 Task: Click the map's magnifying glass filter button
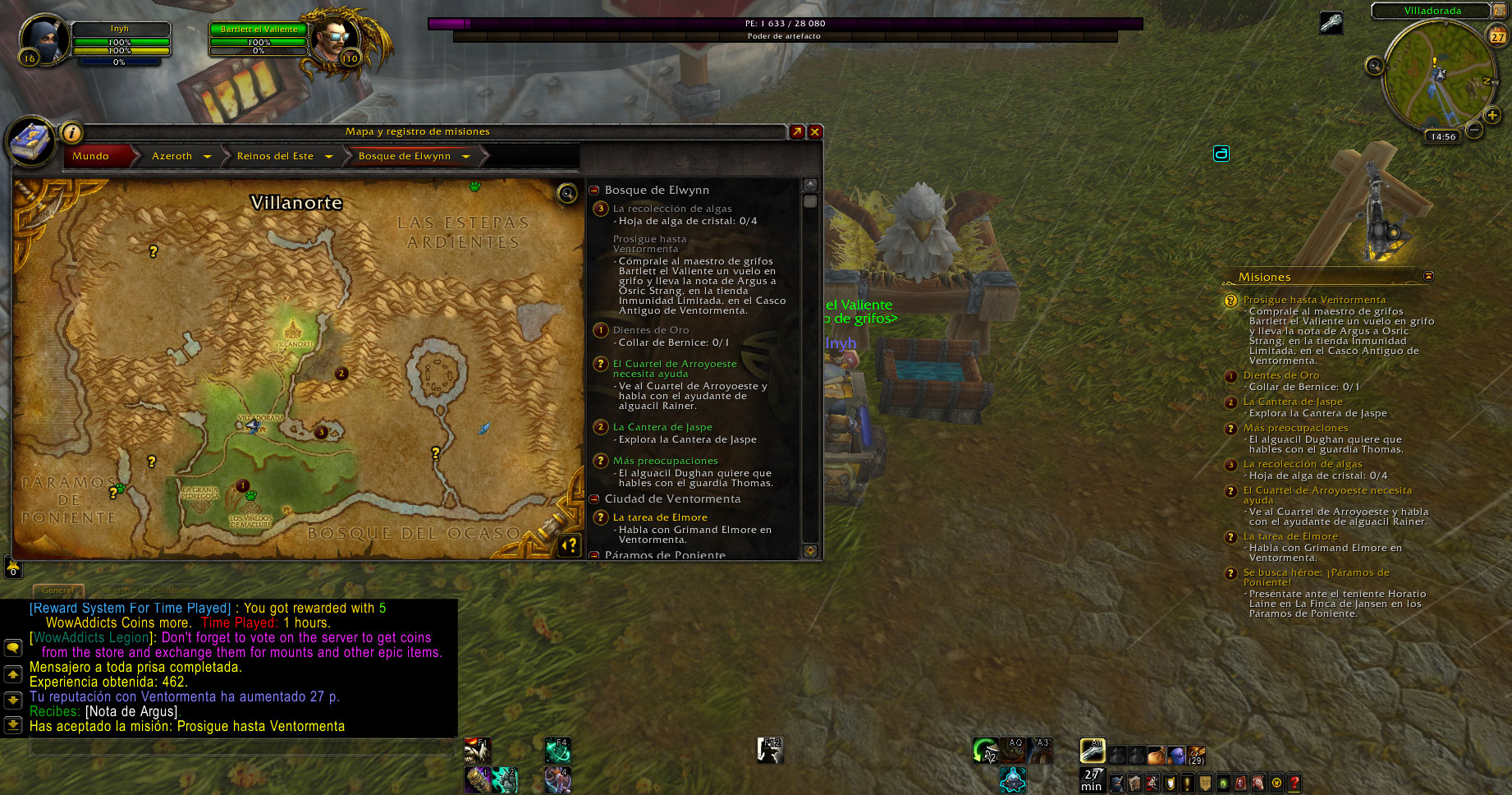pos(567,193)
